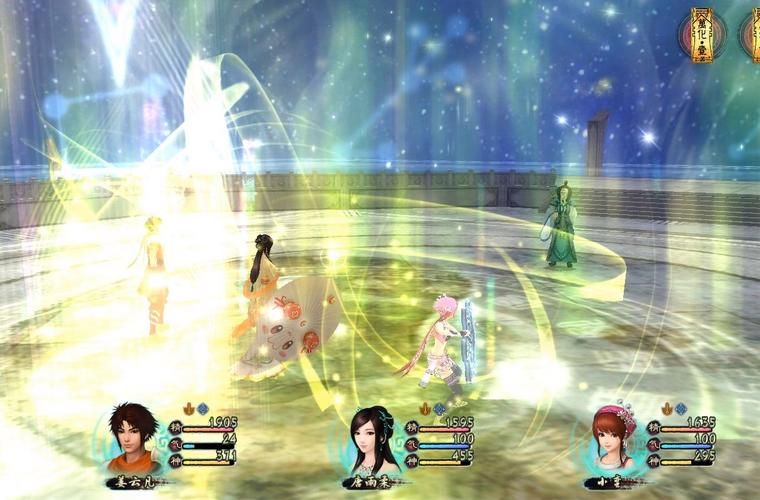Select Jiang Yunfan's character portrait
The height and width of the screenshot is (500, 760).
pyautogui.click(x=134, y=438)
